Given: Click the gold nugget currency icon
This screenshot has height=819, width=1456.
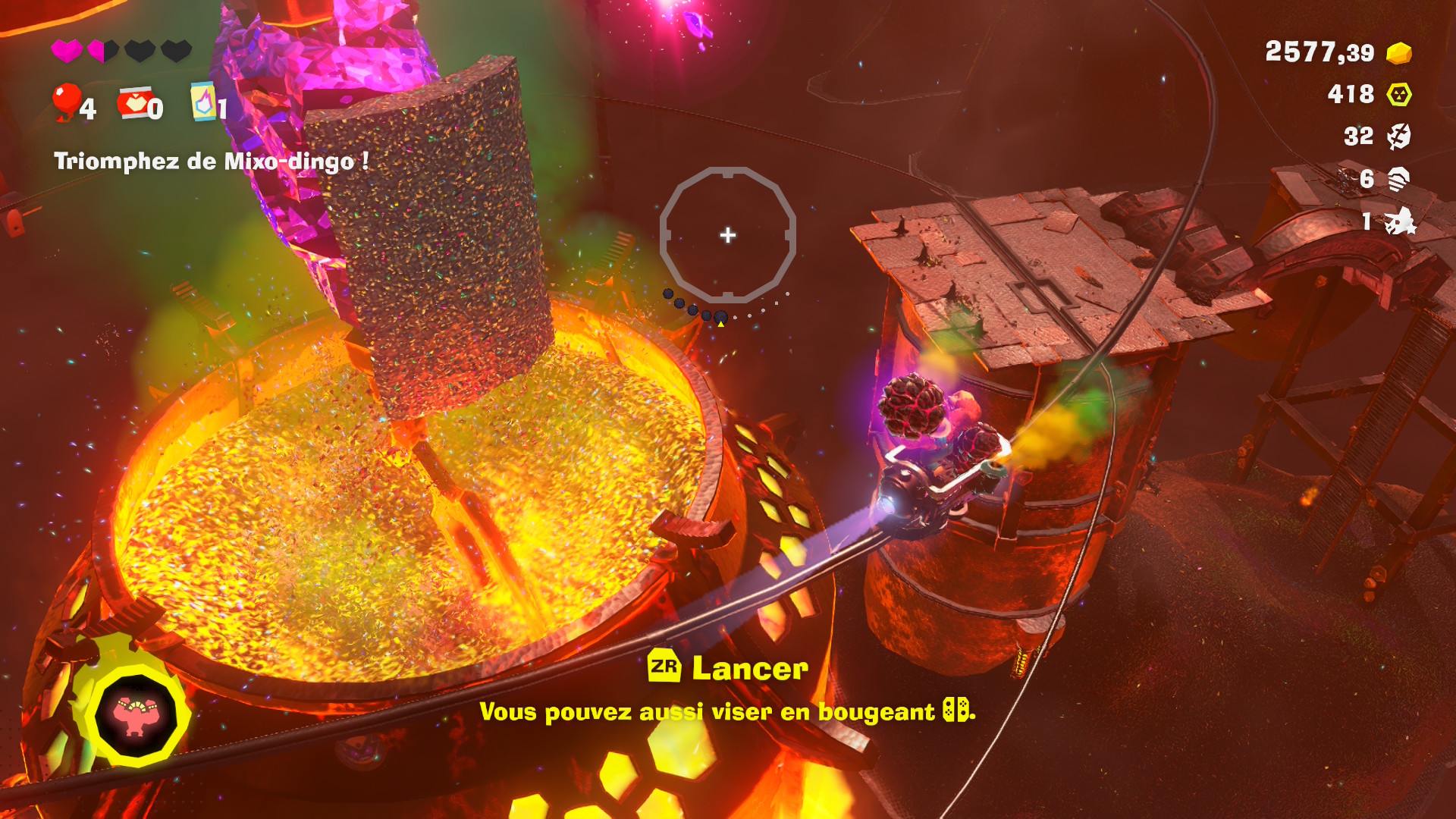Looking at the screenshot, I should pos(1399,53).
